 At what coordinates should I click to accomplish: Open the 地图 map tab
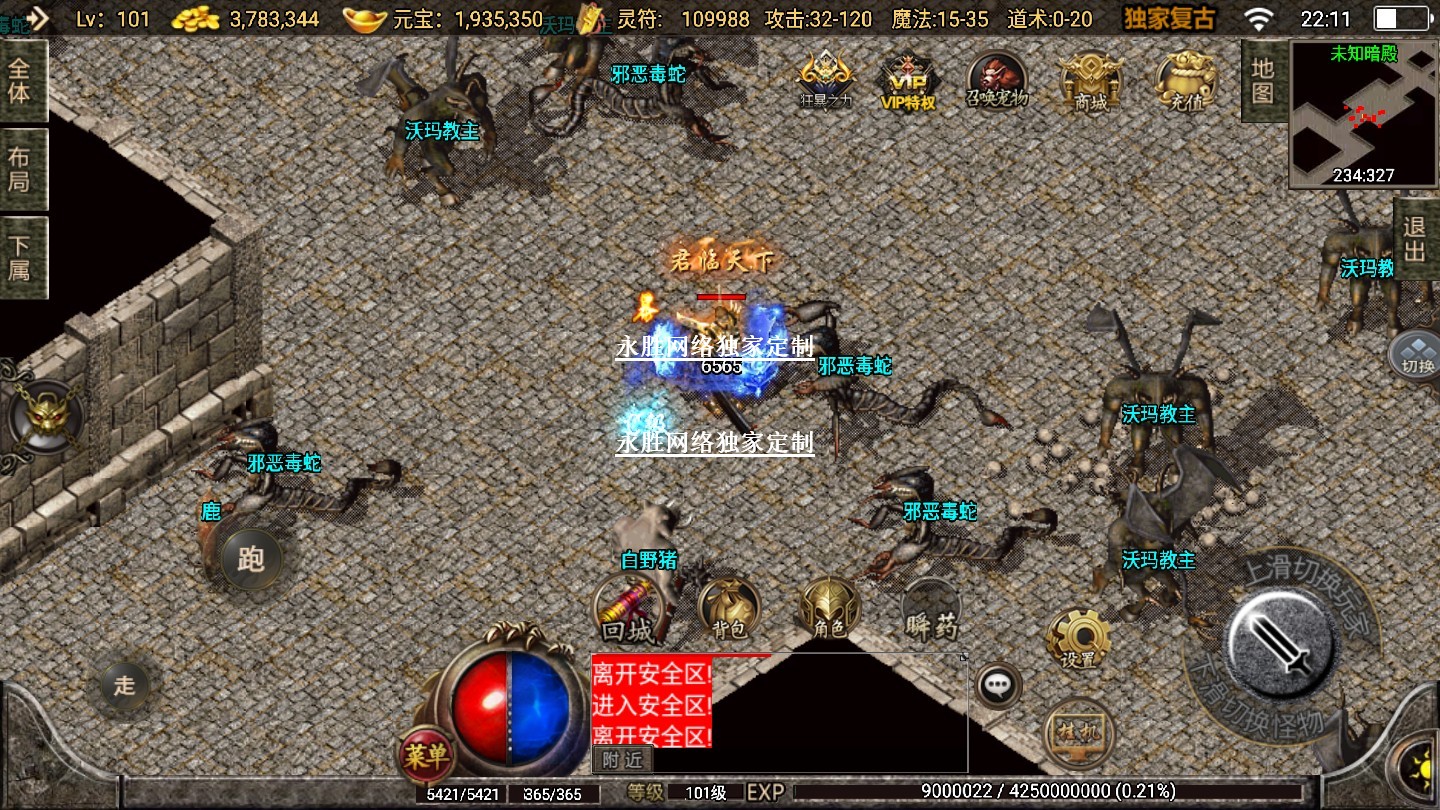[1263, 82]
